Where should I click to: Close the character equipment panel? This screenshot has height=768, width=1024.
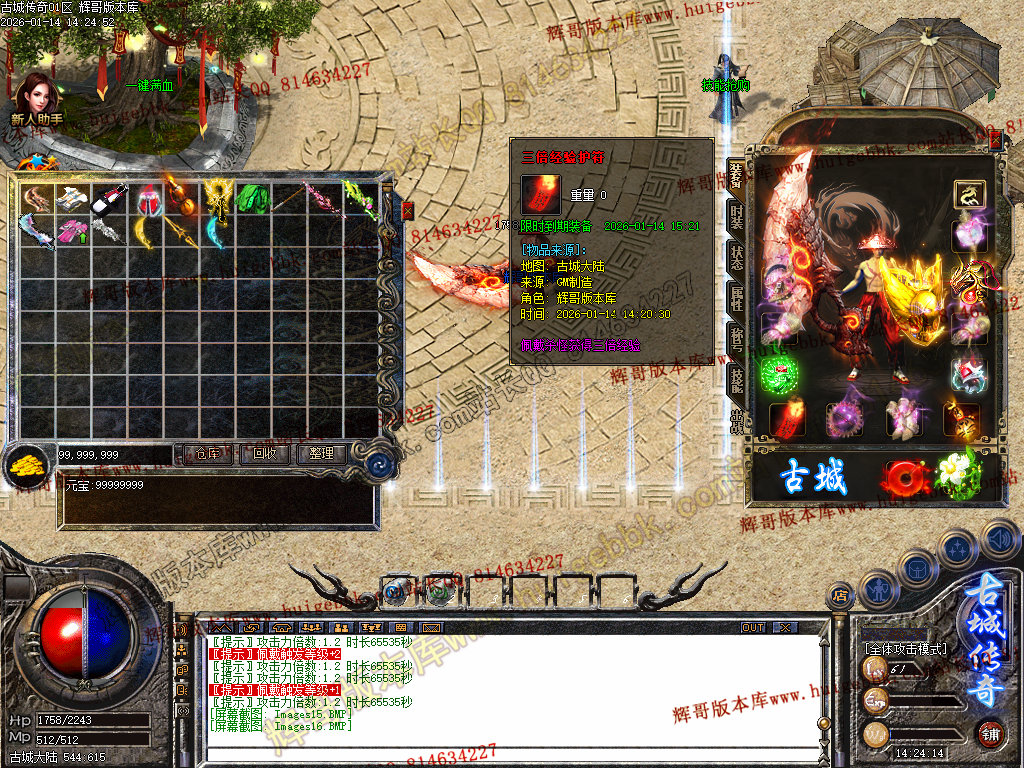995,143
